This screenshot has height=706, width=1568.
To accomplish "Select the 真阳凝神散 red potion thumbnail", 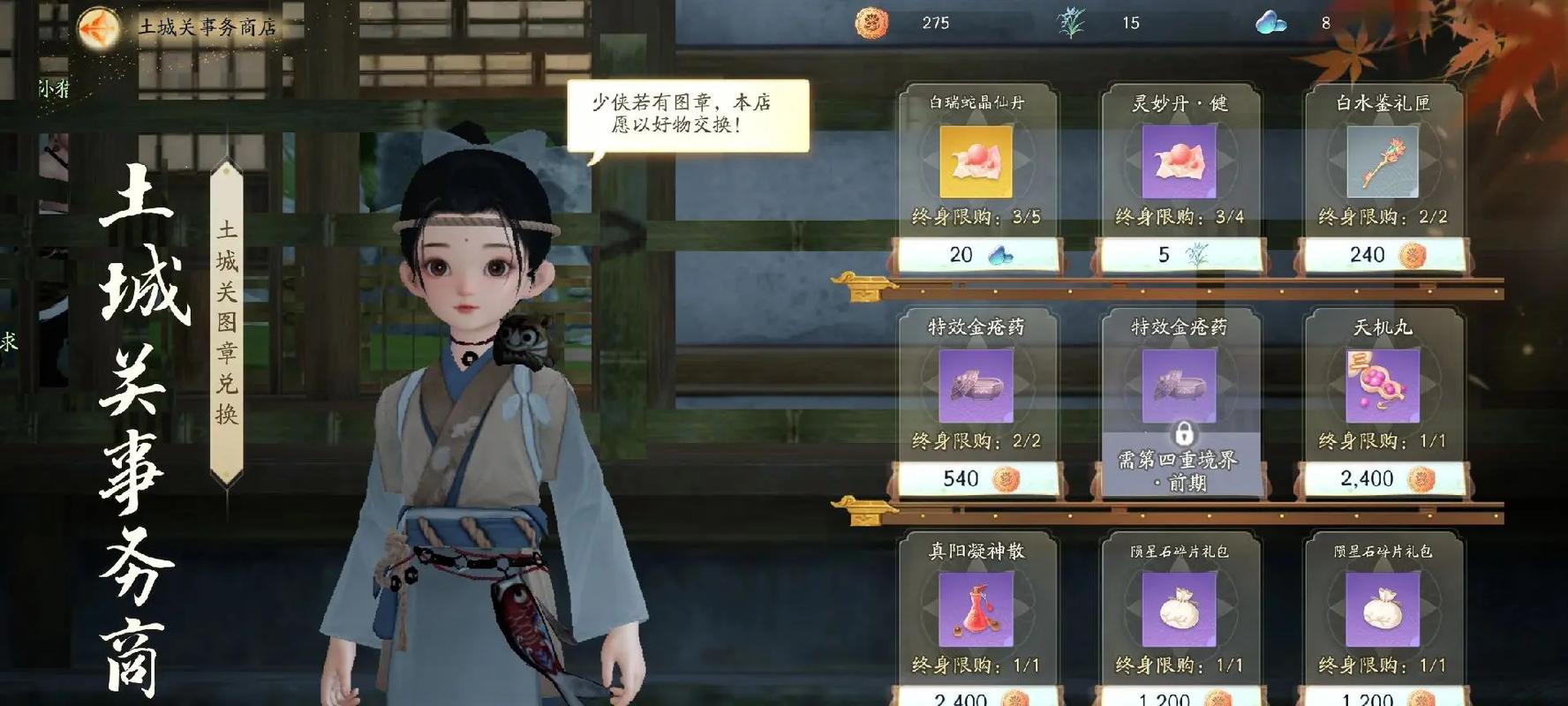I will point(976,611).
